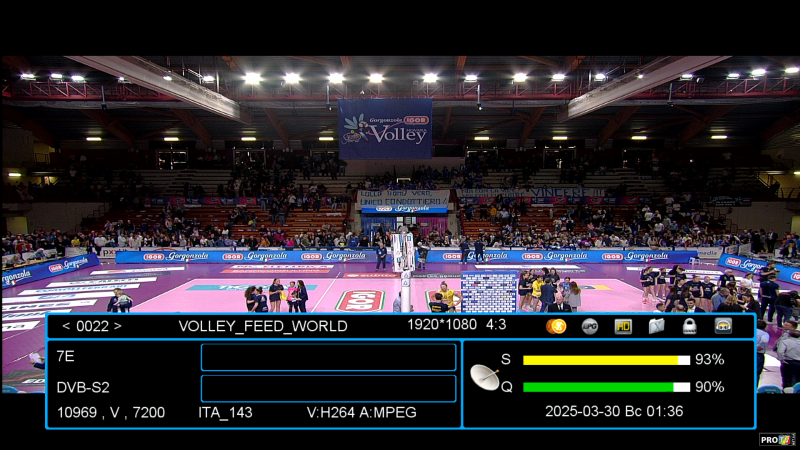Click the VOLLEY_FEED_WORLD channel name
800x450 pixels.
[263, 326]
